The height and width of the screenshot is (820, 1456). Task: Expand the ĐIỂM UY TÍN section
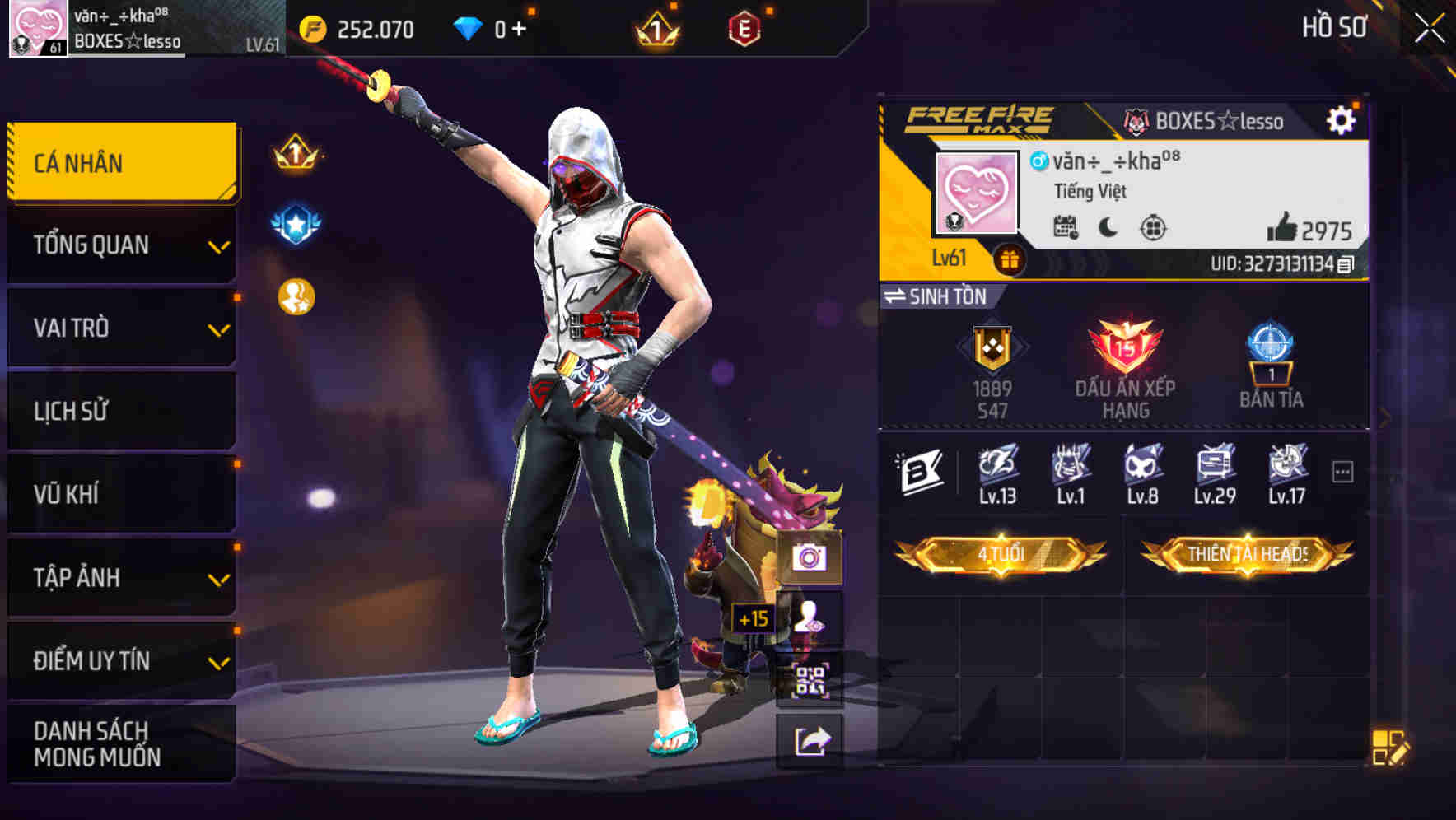click(120, 659)
